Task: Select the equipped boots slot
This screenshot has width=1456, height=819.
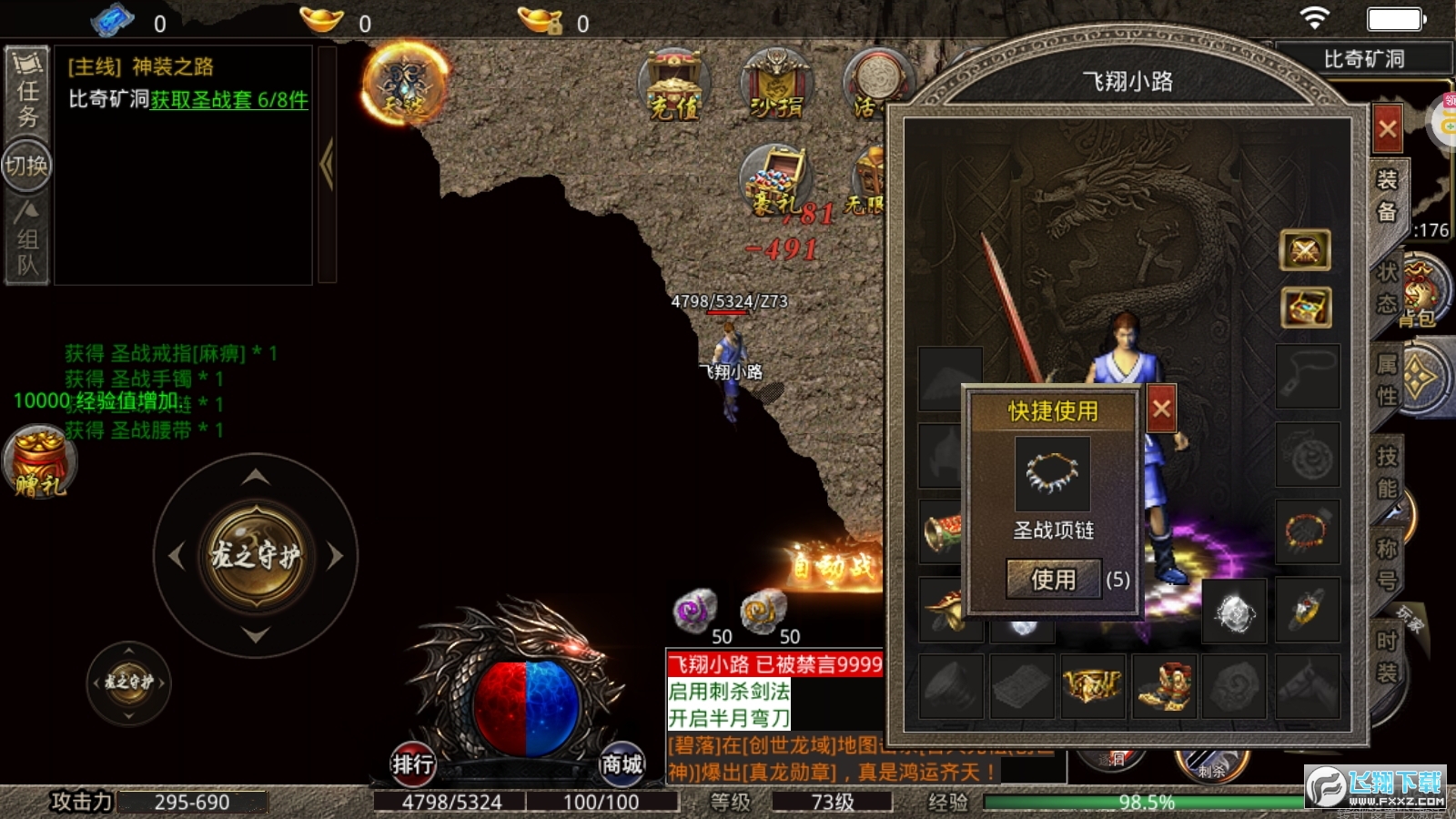Action: (x=1164, y=685)
